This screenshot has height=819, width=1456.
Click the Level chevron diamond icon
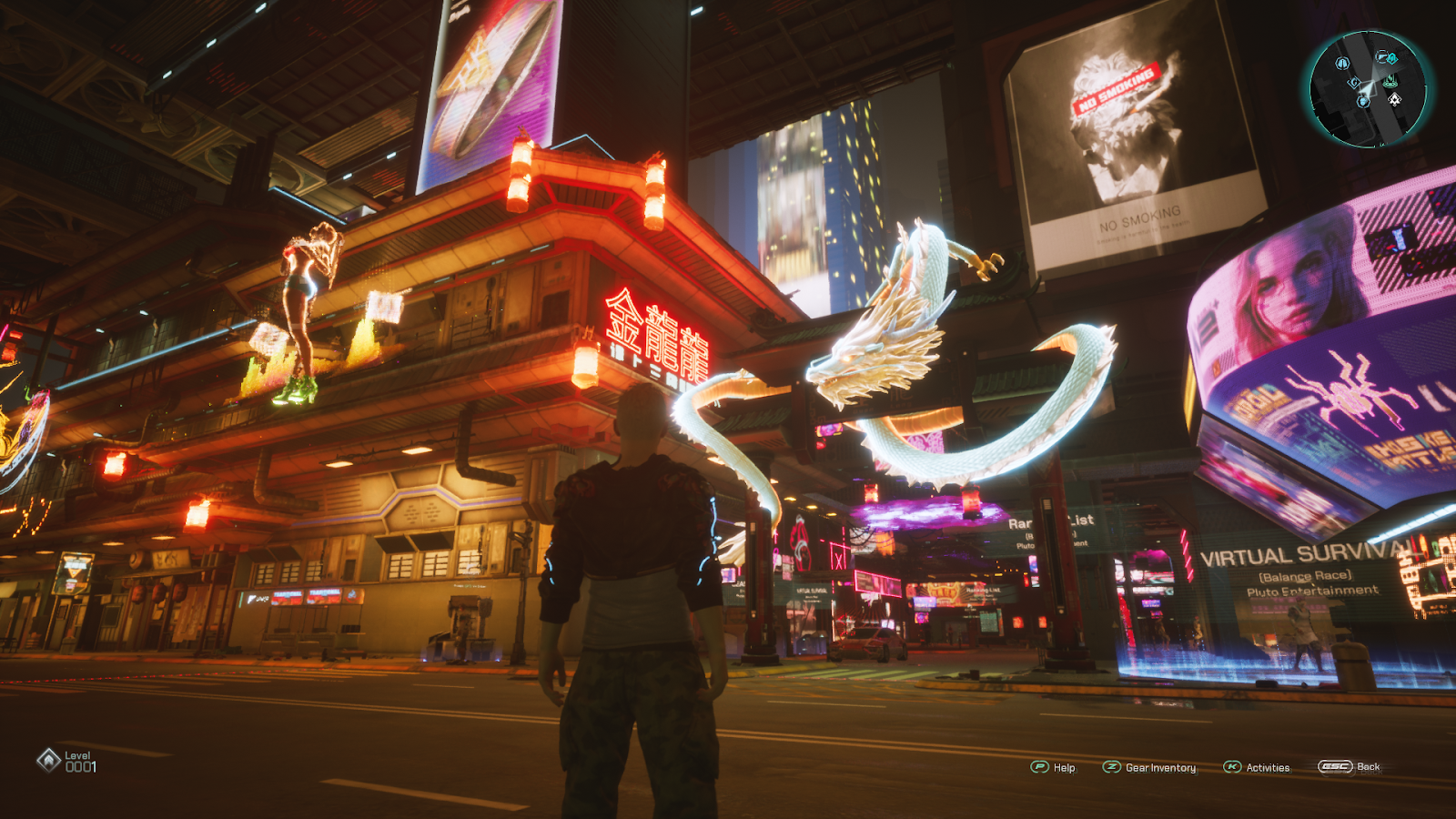tap(48, 760)
